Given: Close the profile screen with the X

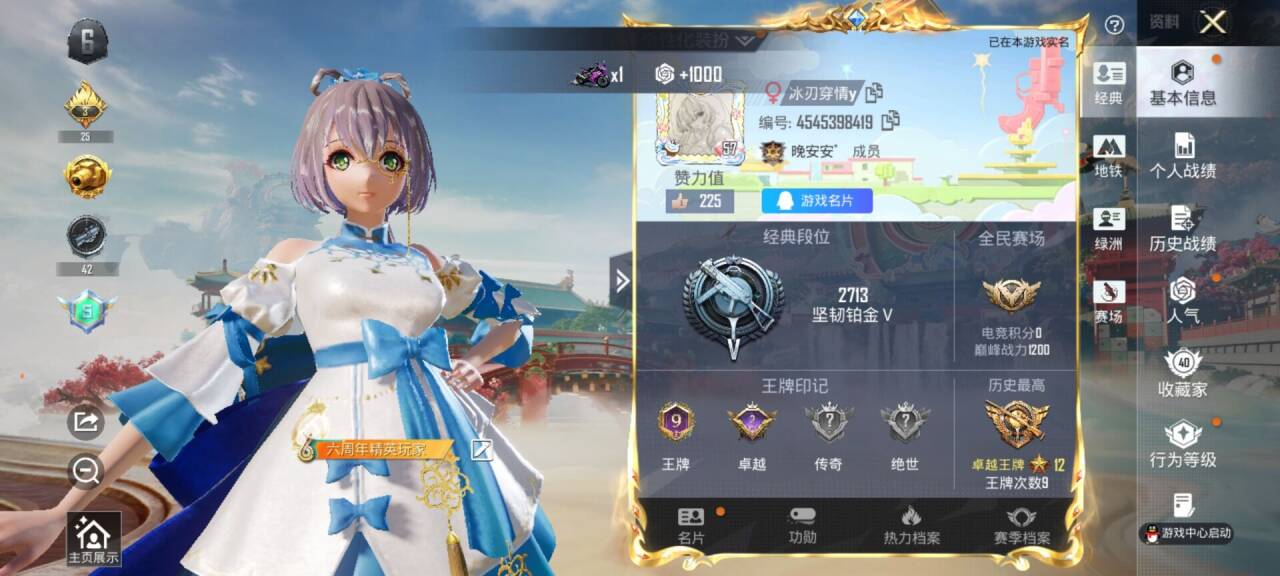Looking at the screenshot, I should click(x=1213, y=23).
